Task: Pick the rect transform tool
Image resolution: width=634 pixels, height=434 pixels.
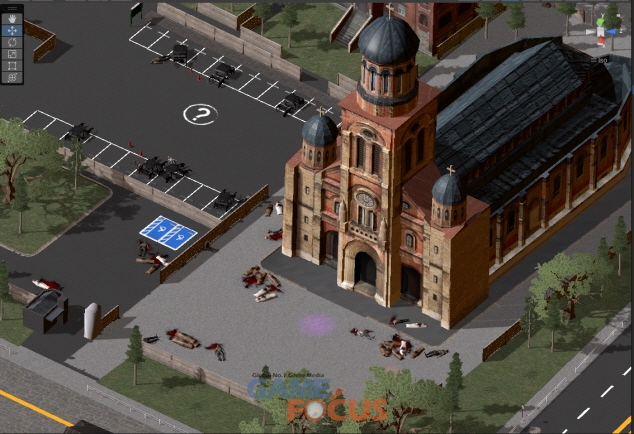Action: (13, 65)
